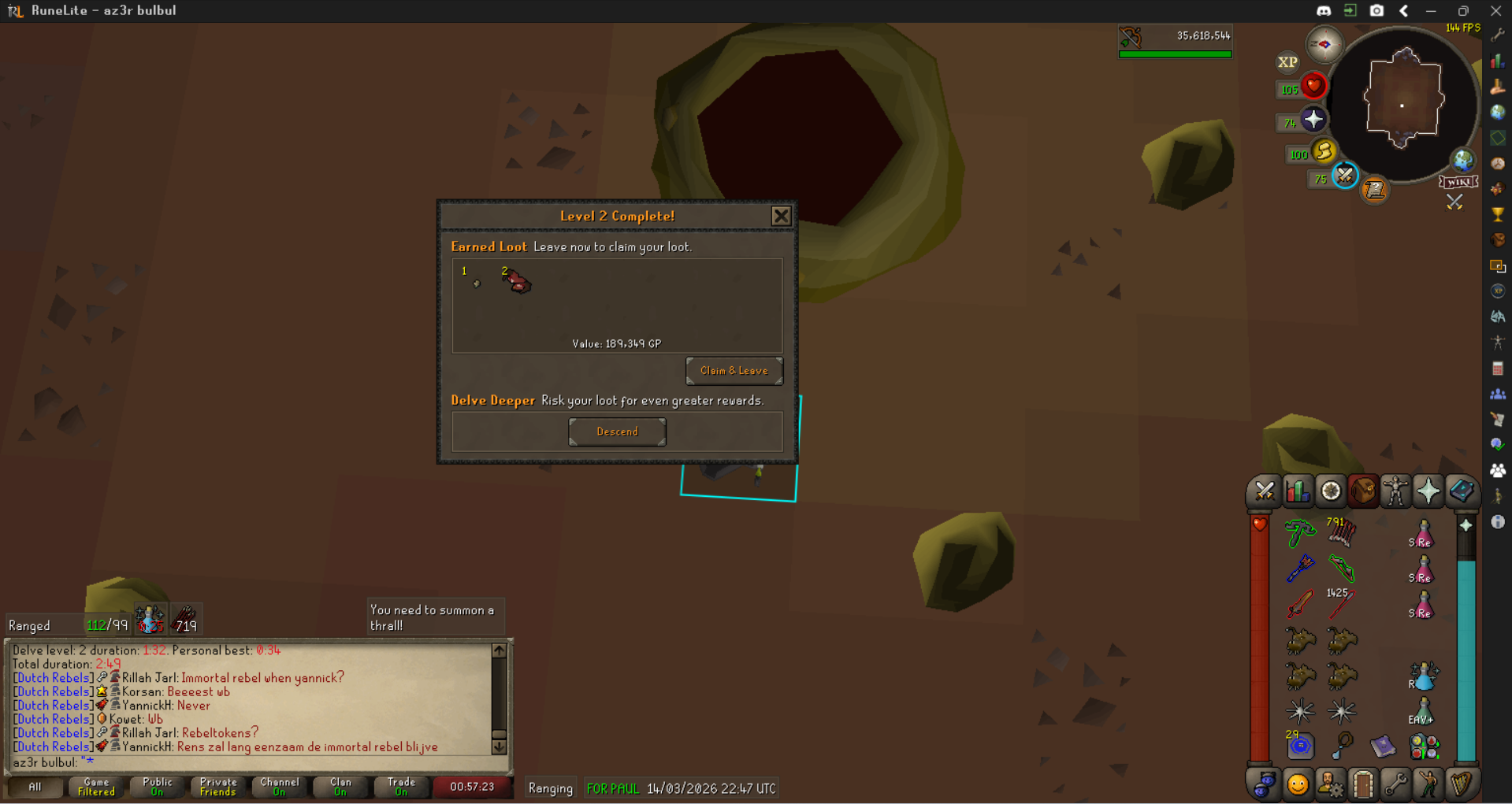Descend to the next delve level
Viewport: 1512px width, 804px height.
pyautogui.click(x=617, y=432)
